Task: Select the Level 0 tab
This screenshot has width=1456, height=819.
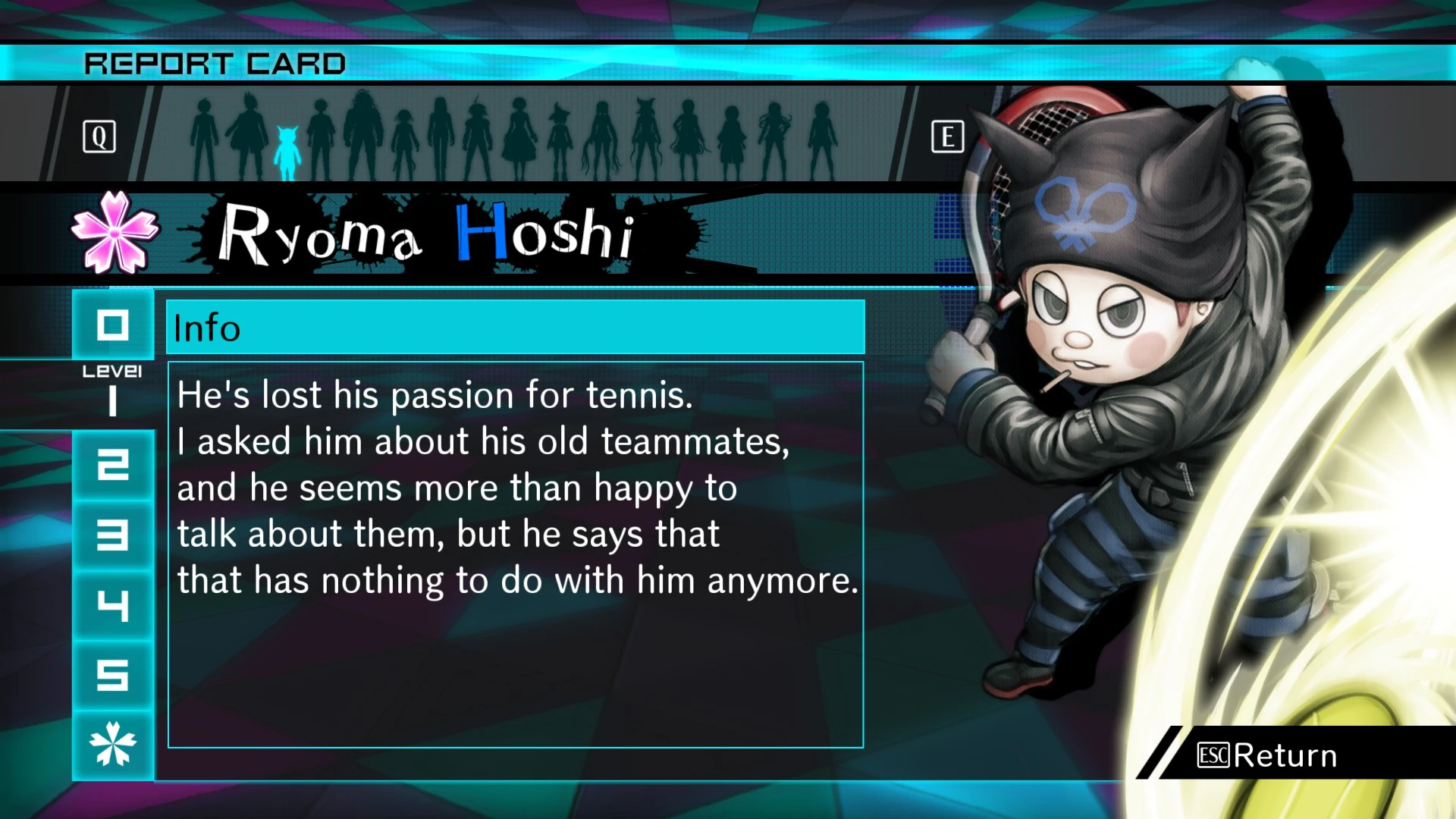Action: coord(112,326)
